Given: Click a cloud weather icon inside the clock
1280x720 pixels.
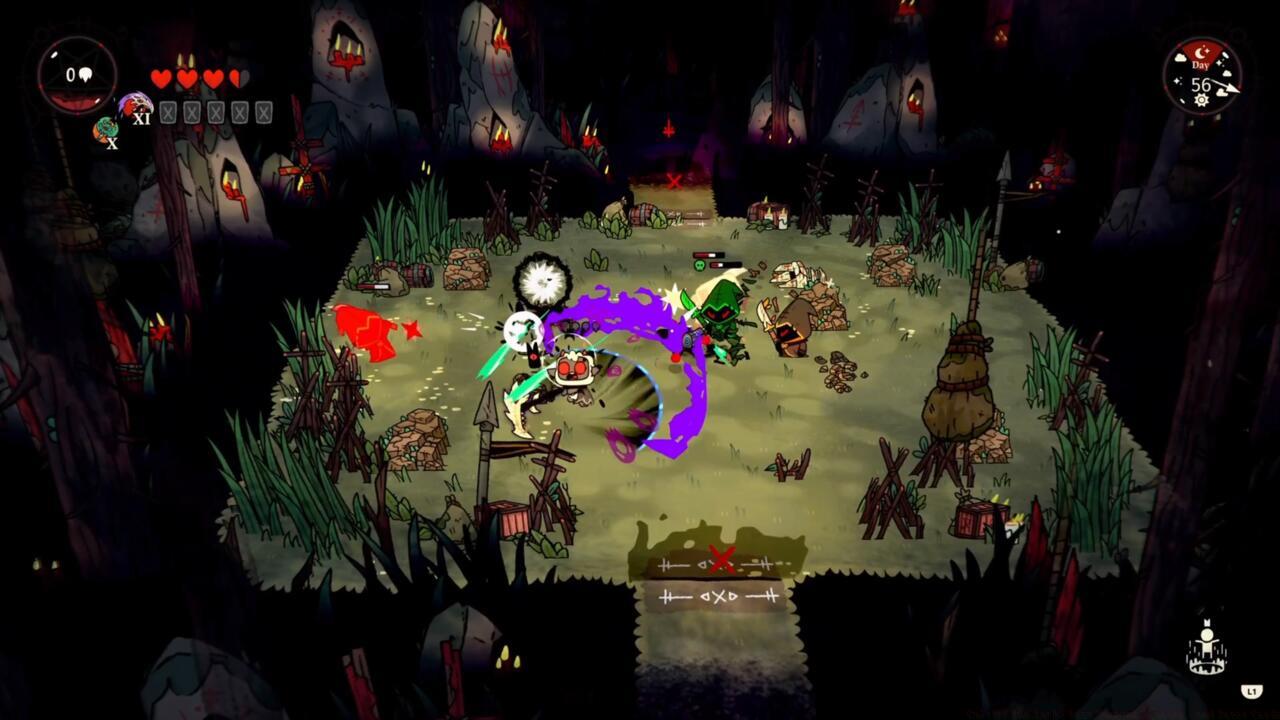Looking at the screenshot, I should pos(1180,57).
